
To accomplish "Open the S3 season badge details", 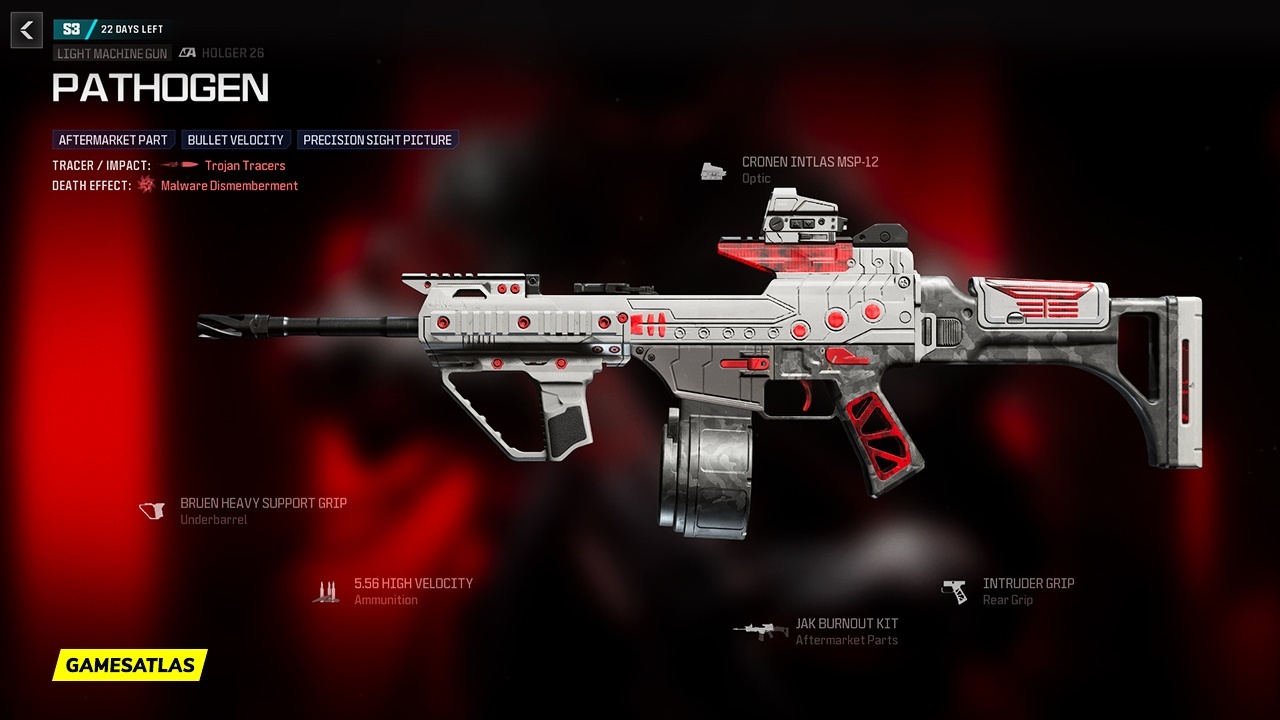I will click(x=71, y=29).
